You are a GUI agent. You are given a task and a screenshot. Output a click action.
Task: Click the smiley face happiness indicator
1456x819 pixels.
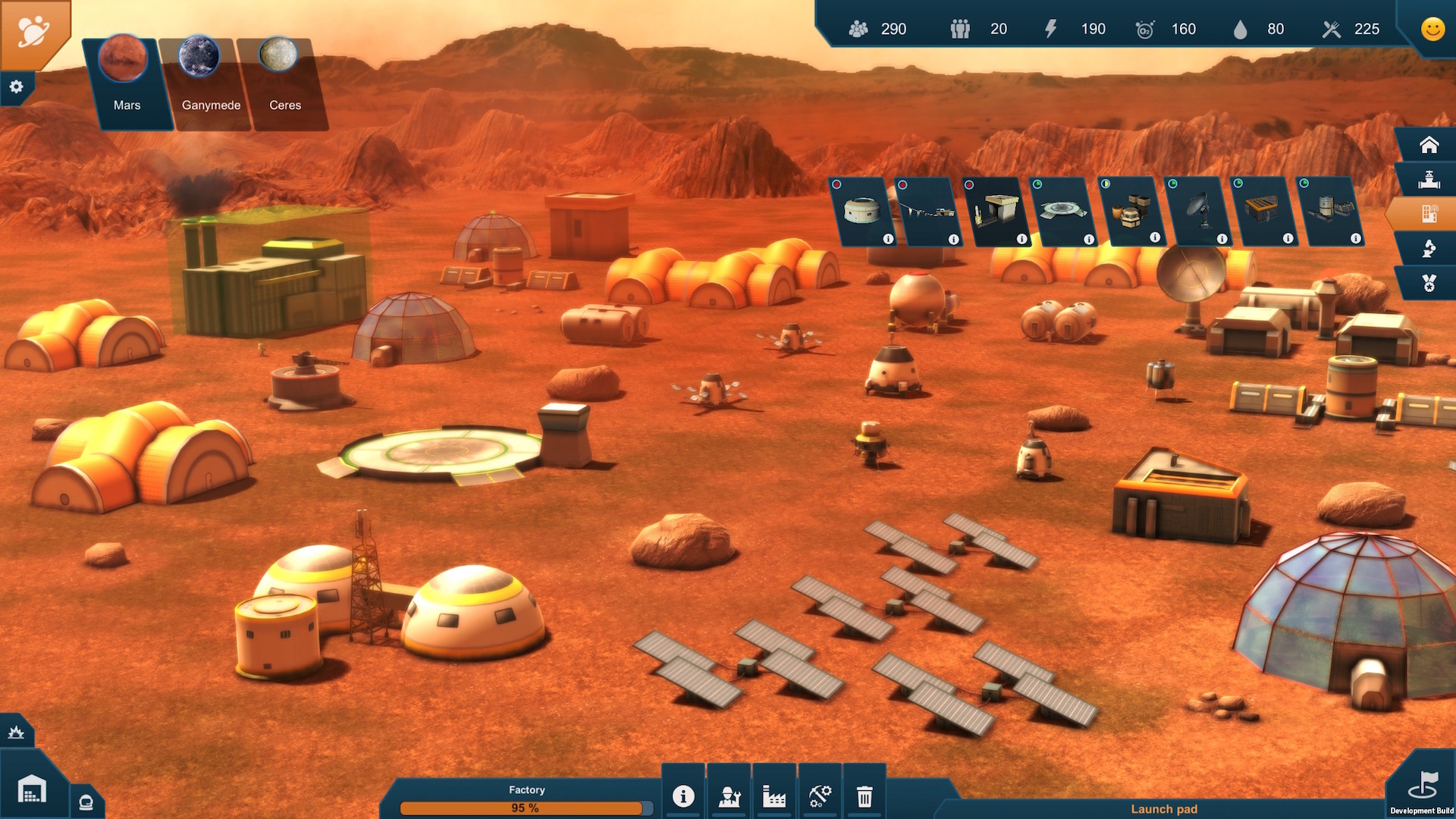[x=1432, y=30]
